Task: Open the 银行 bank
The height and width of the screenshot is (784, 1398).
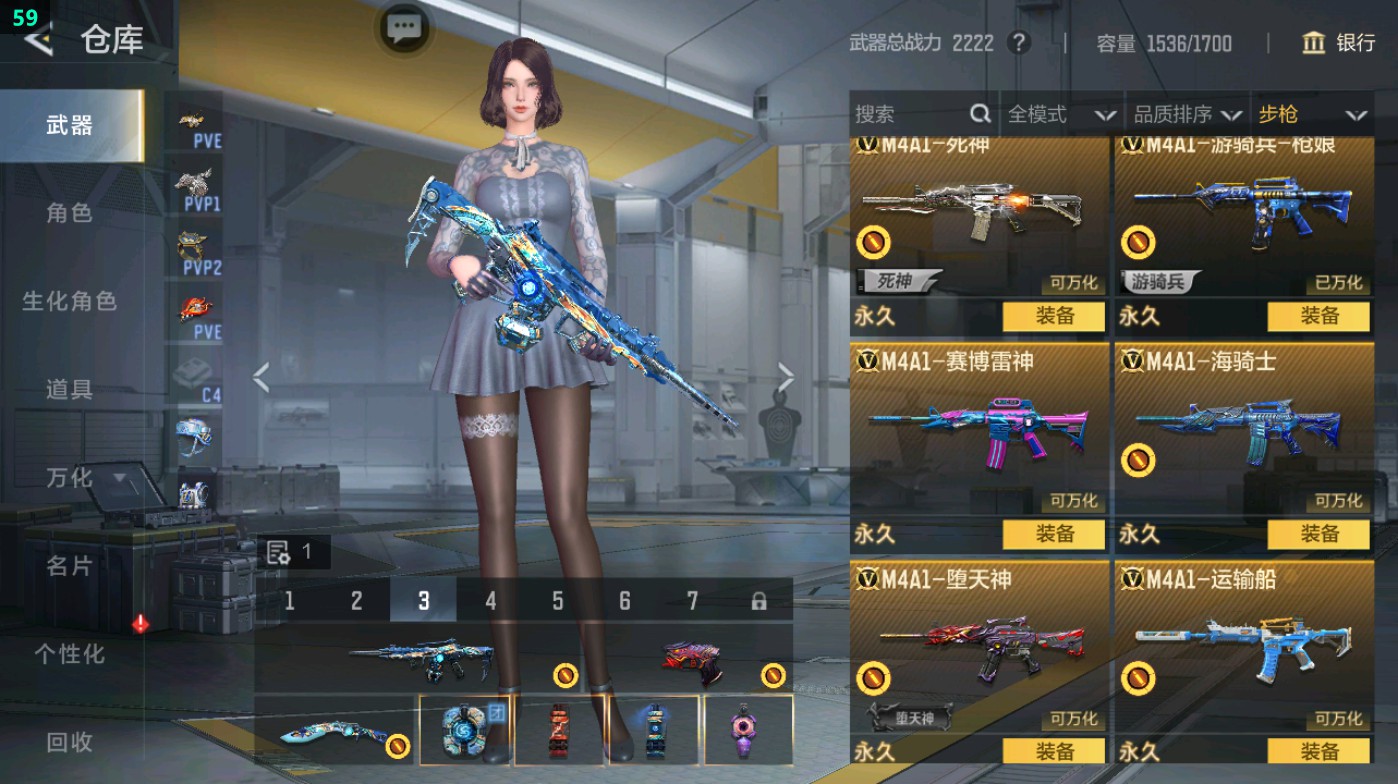Action: [x=1339, y=43]
